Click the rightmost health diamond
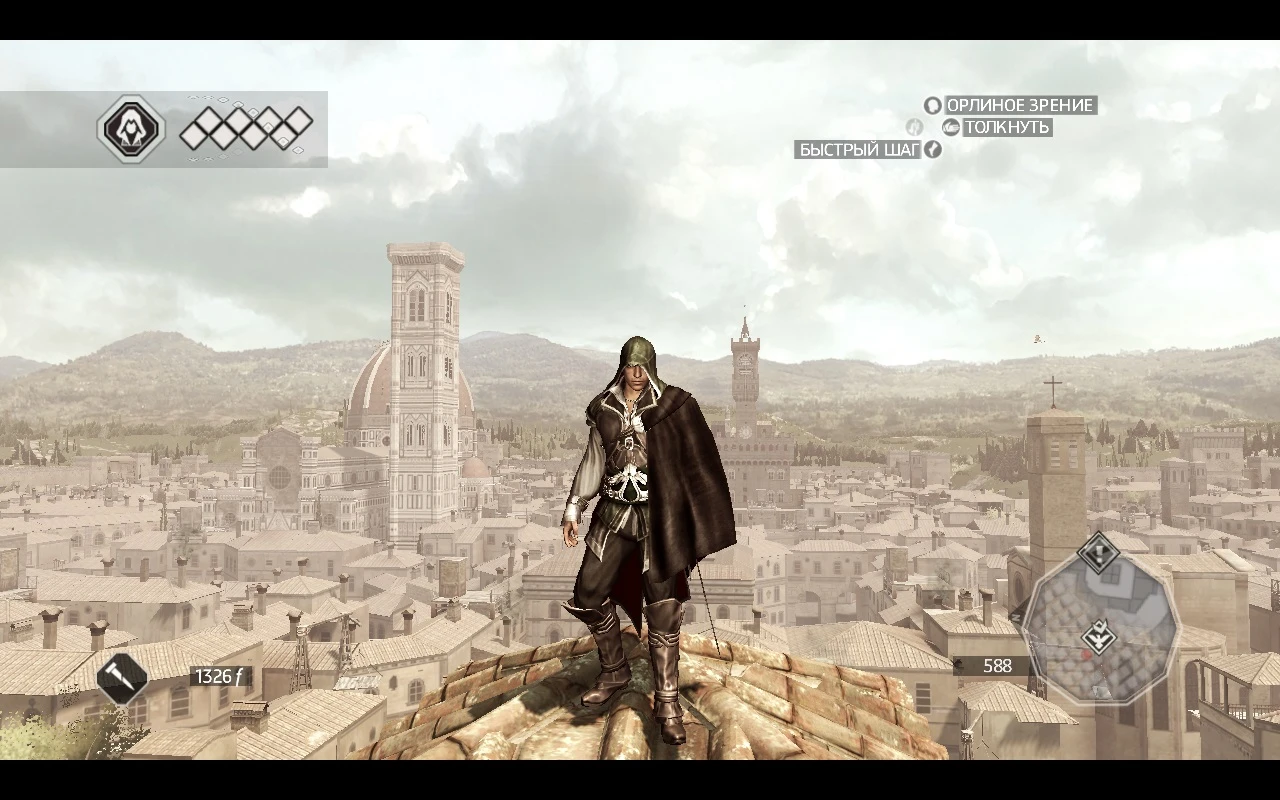 [299, 119]
